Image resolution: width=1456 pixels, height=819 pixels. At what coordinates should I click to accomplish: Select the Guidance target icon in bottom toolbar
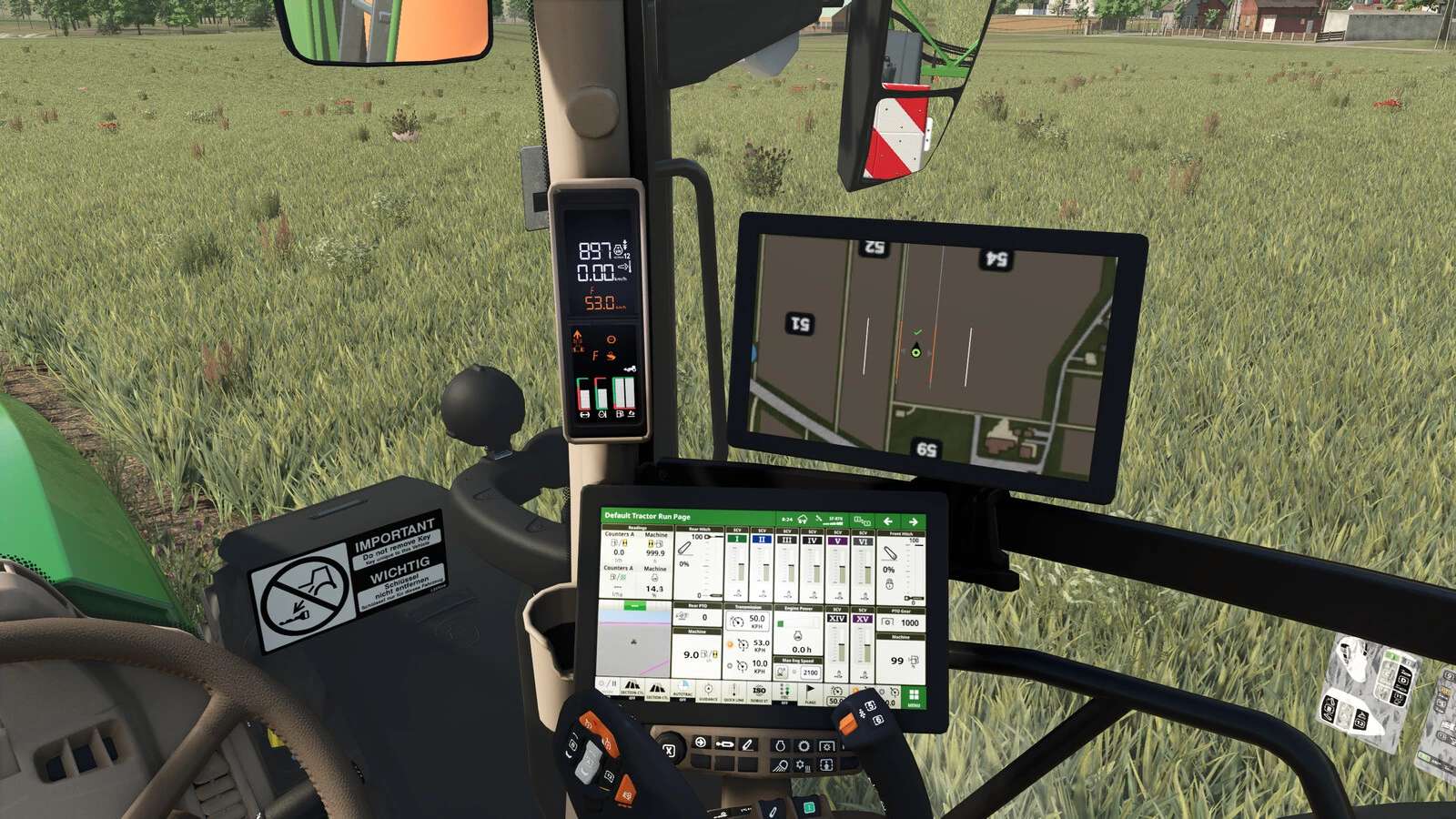[x=707, y=689]
